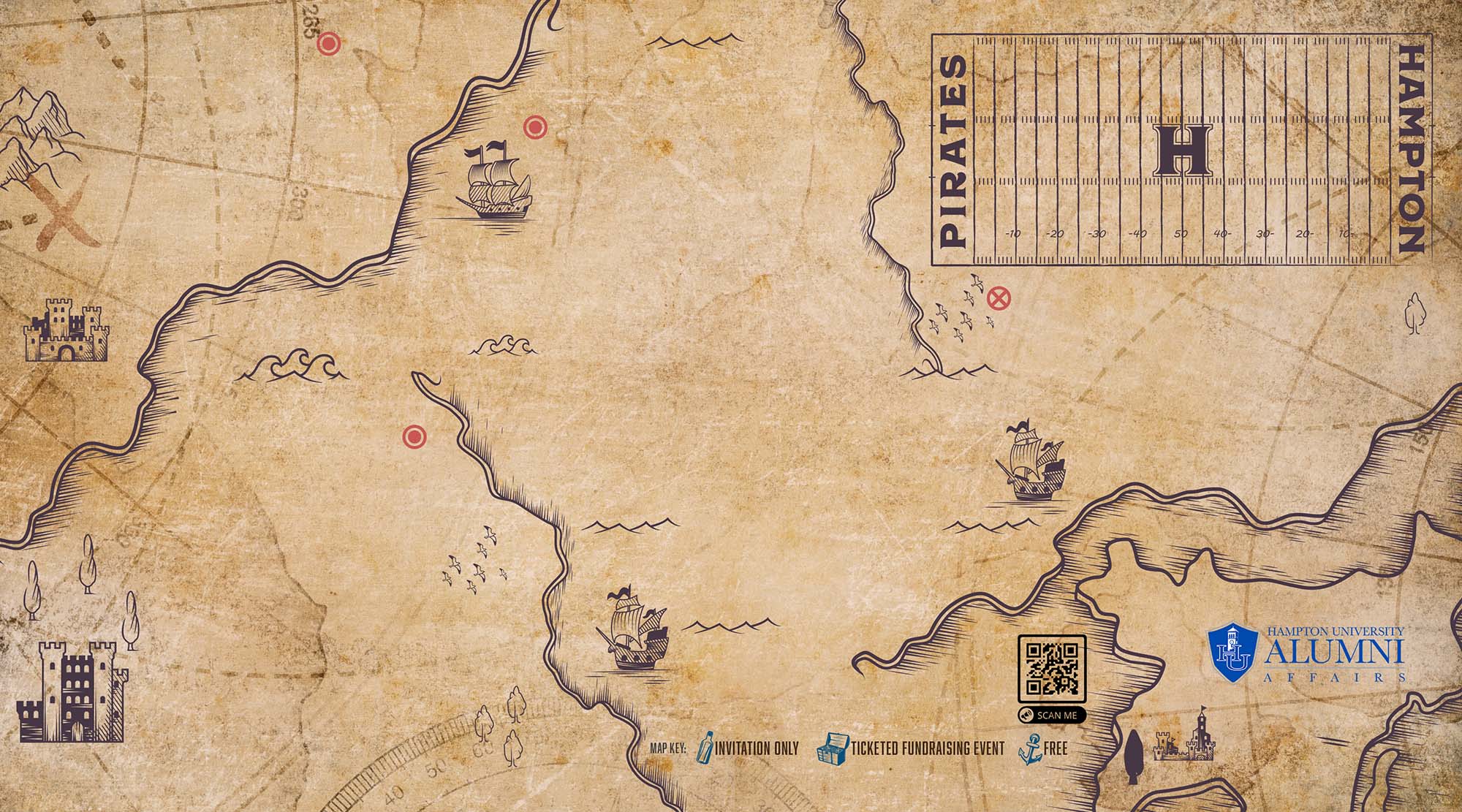Select the red marker next to the 265 label
The image size is (1462, 812).
(329, 44)
